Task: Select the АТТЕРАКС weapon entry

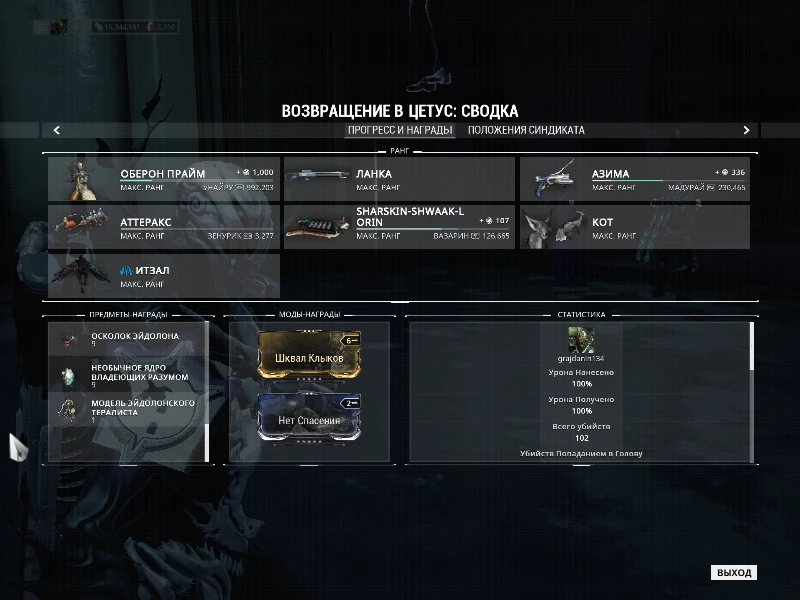Action: [163, 227]
